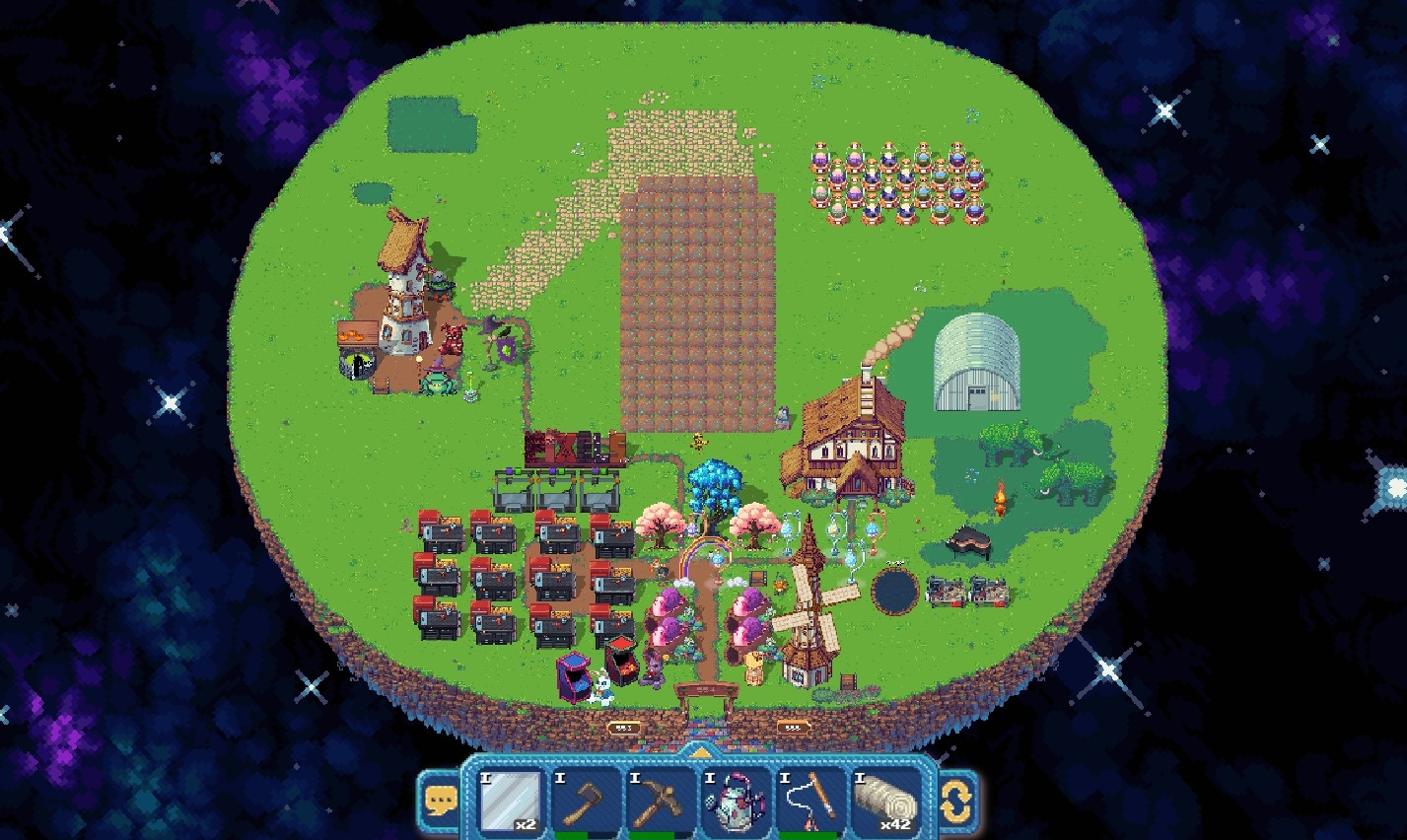Screen dimensions: 1407x840
Task: Expand the hotbar with the up arrow
Action: 698,752
